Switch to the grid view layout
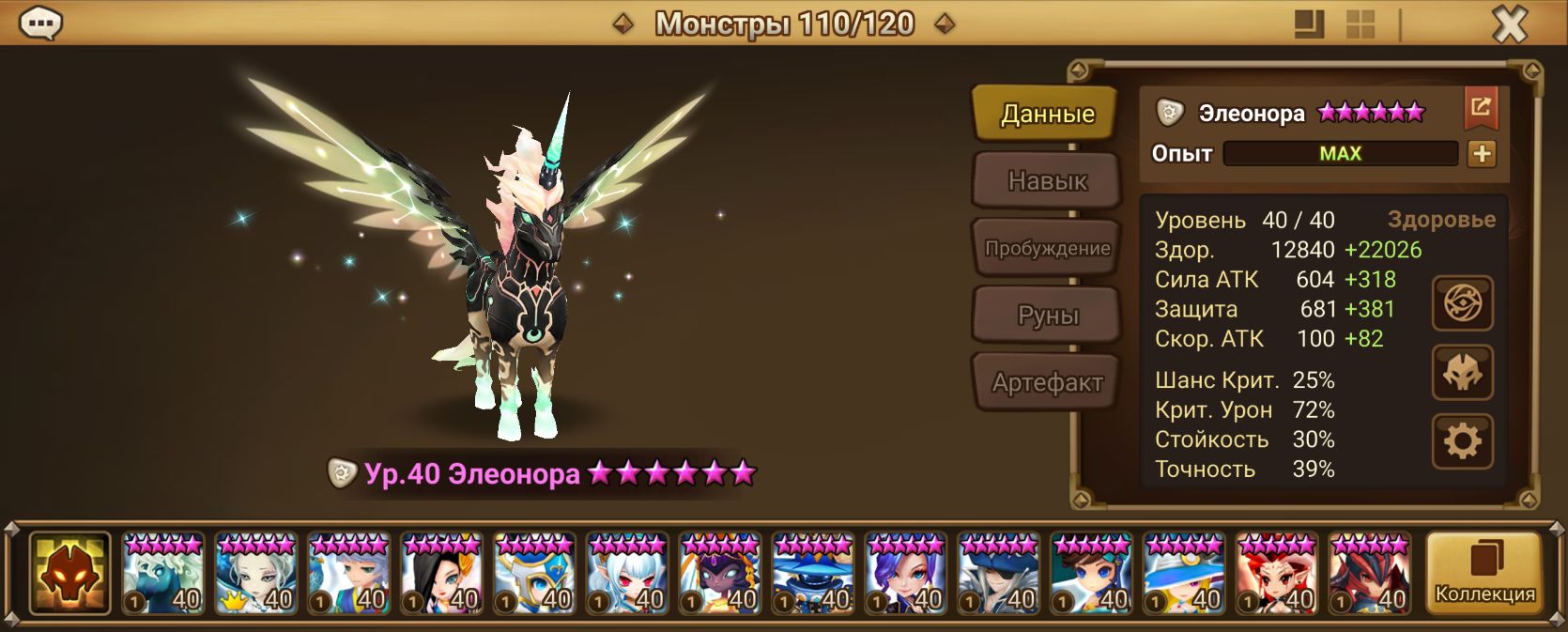Viewport: 1568px width, 632px height. (x=1360, y=24)
